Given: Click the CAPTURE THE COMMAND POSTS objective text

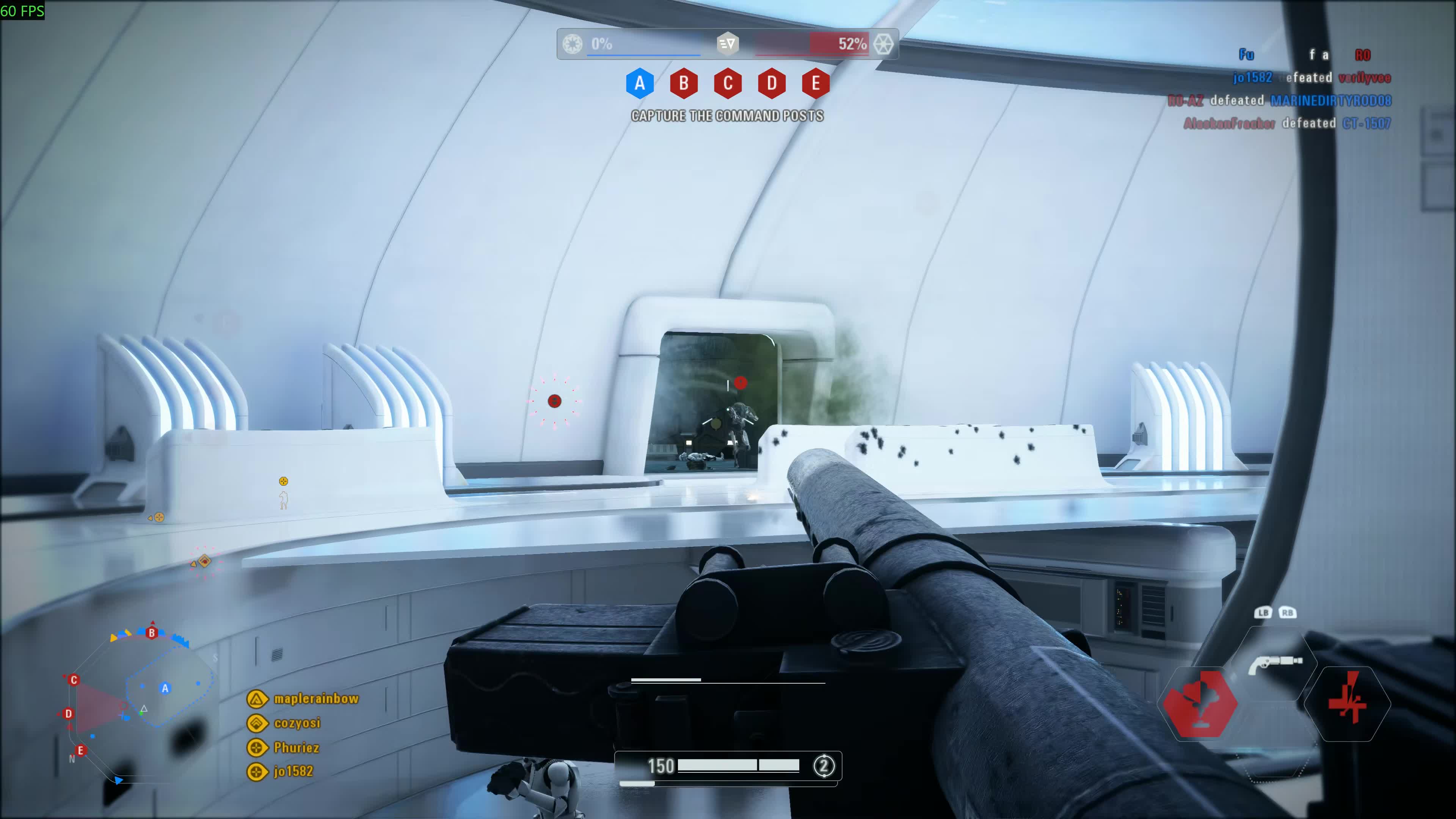Looking at the screenshot, I should tap(728, 116).
